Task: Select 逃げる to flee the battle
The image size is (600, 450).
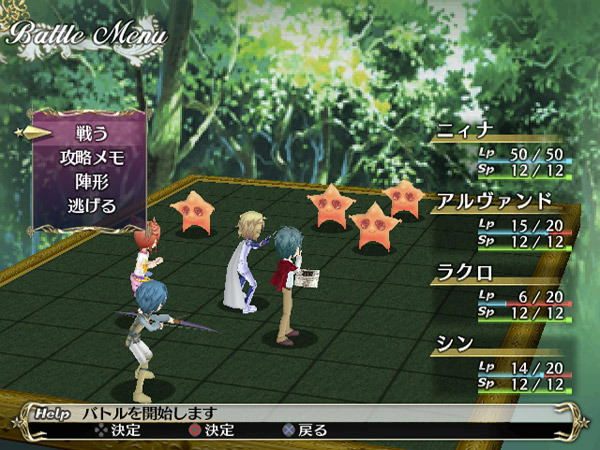Action: coord(92,207)
